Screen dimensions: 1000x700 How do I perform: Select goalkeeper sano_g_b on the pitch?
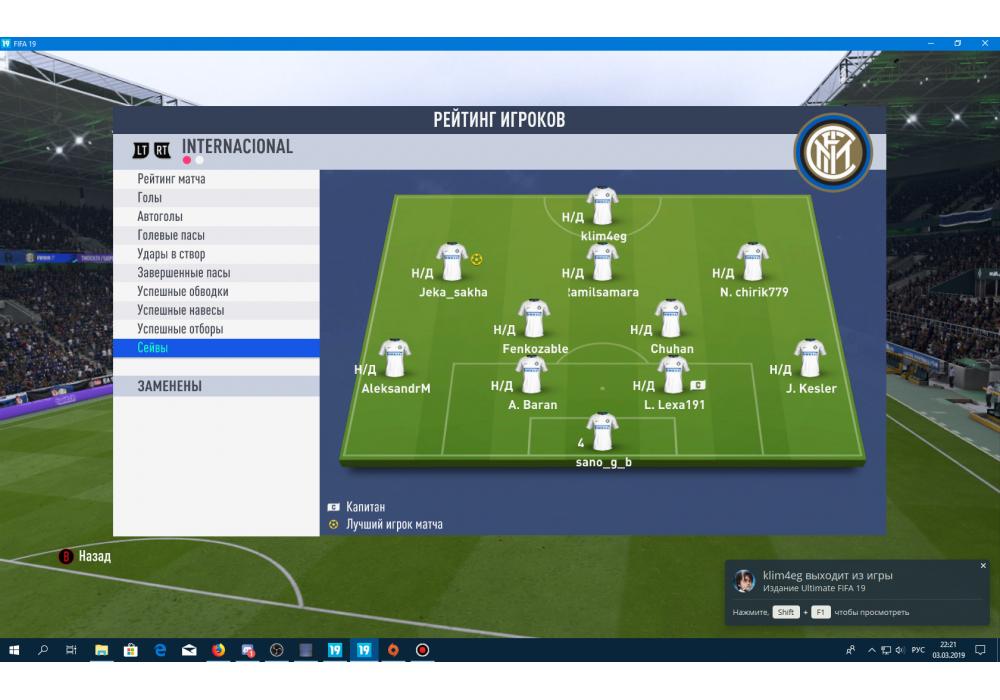602,433
